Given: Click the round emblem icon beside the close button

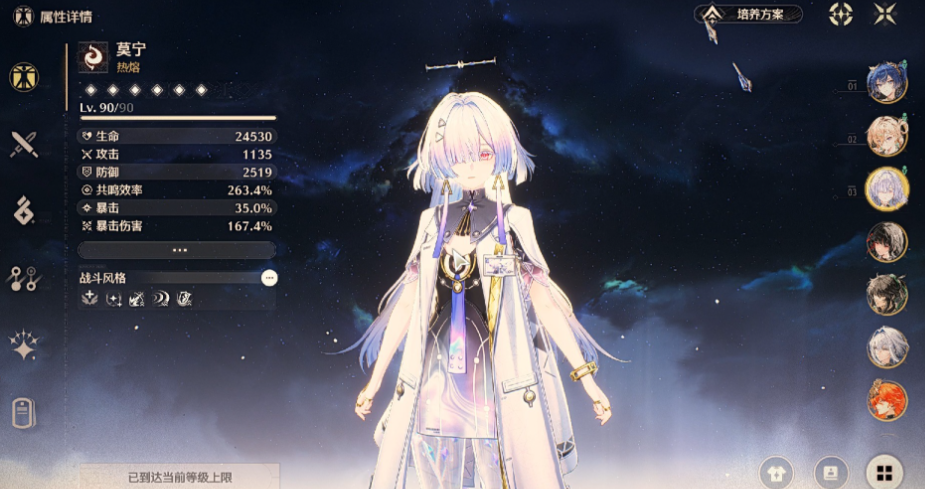Looking at the screenshot, I should pos(841,14).
